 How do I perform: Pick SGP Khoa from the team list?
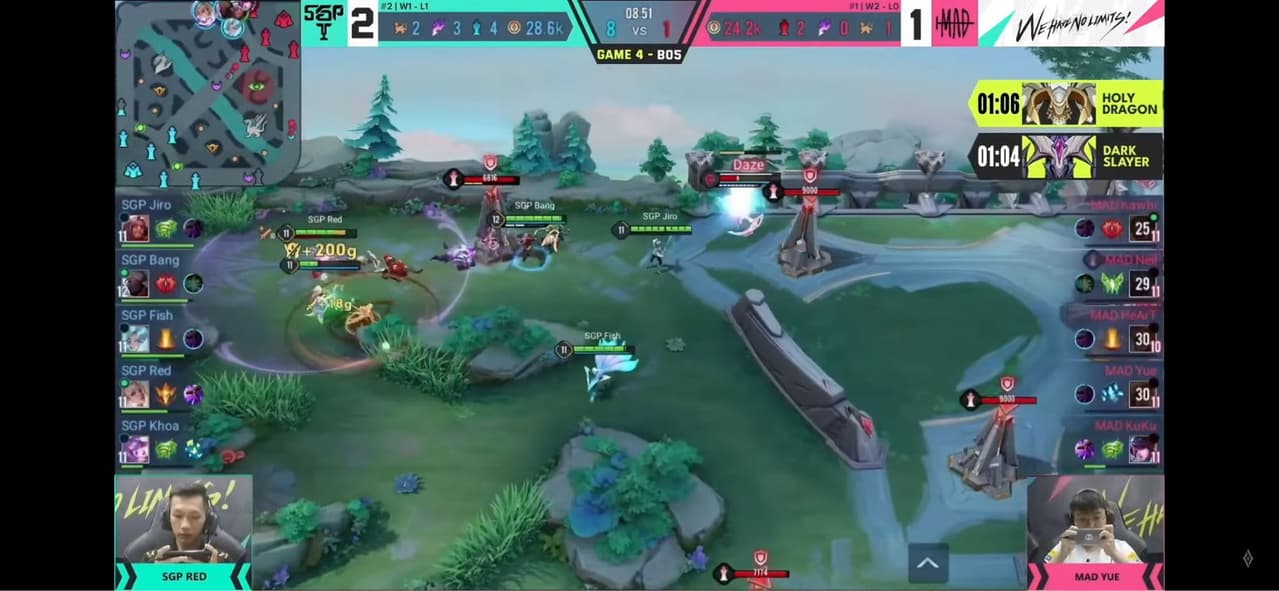(160, 441)
